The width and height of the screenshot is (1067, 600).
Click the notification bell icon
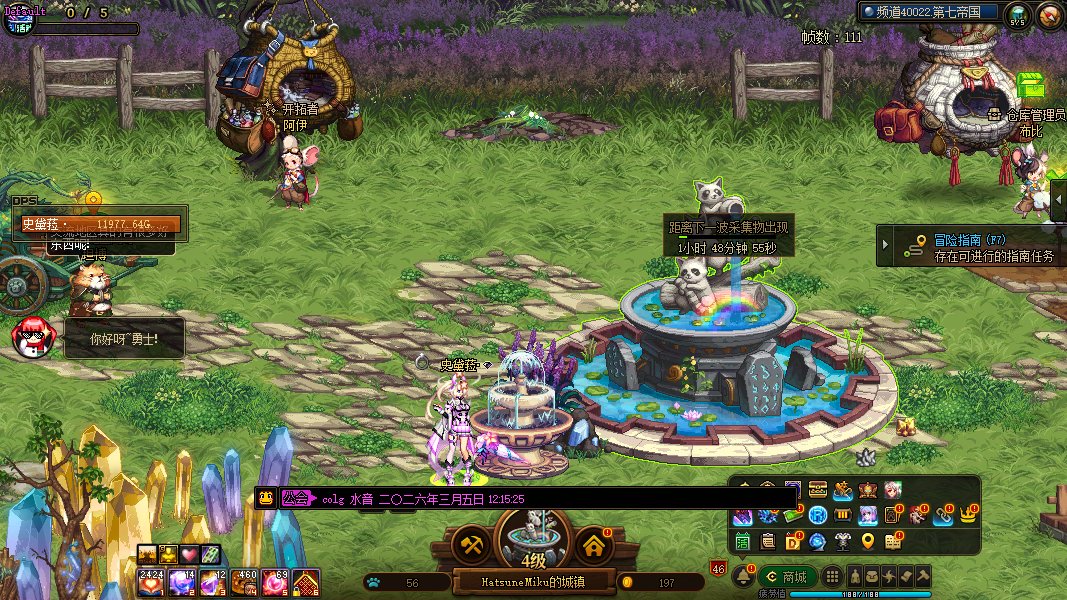point(744,576)
